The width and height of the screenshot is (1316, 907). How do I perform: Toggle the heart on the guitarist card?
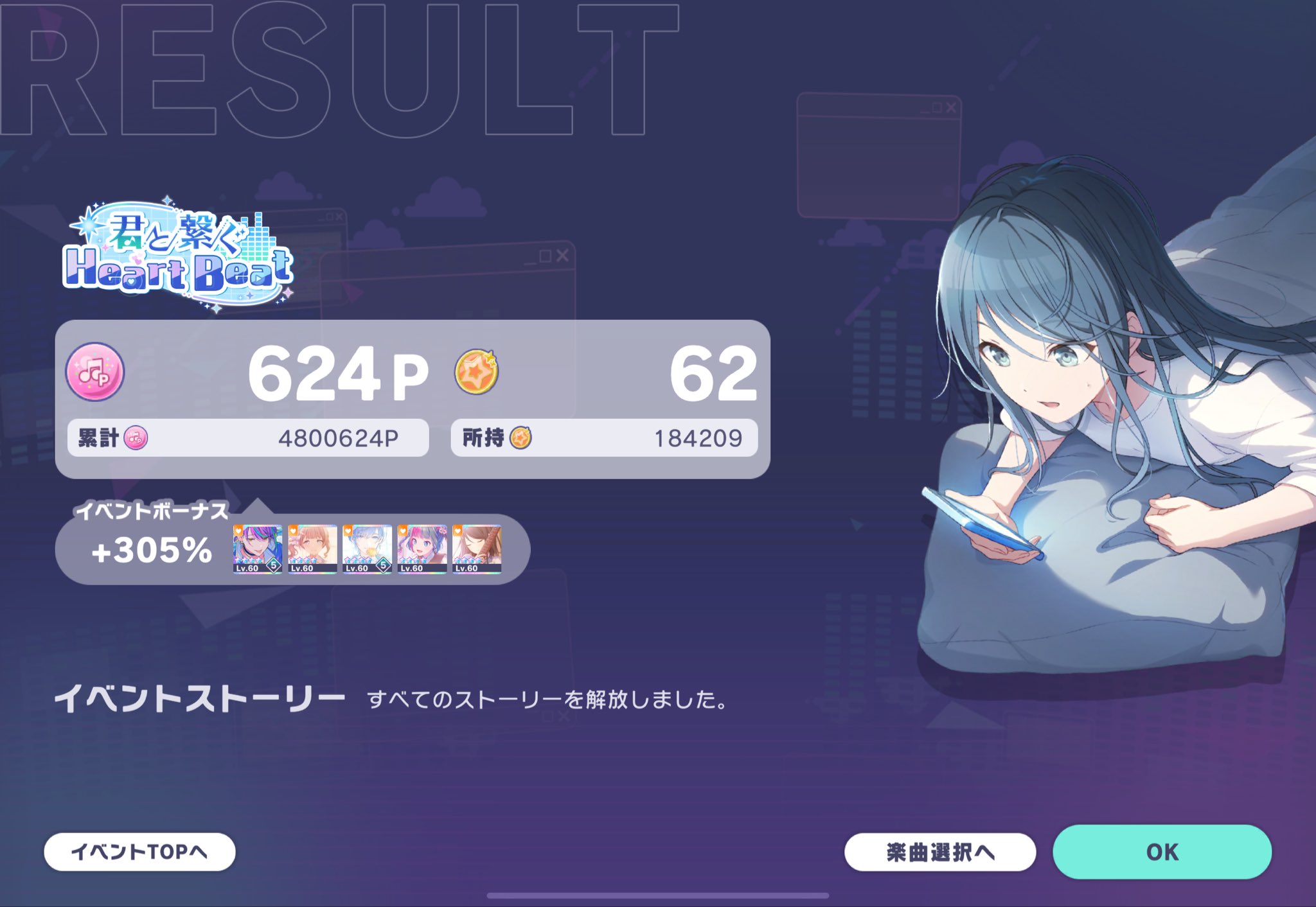(458, 531)
